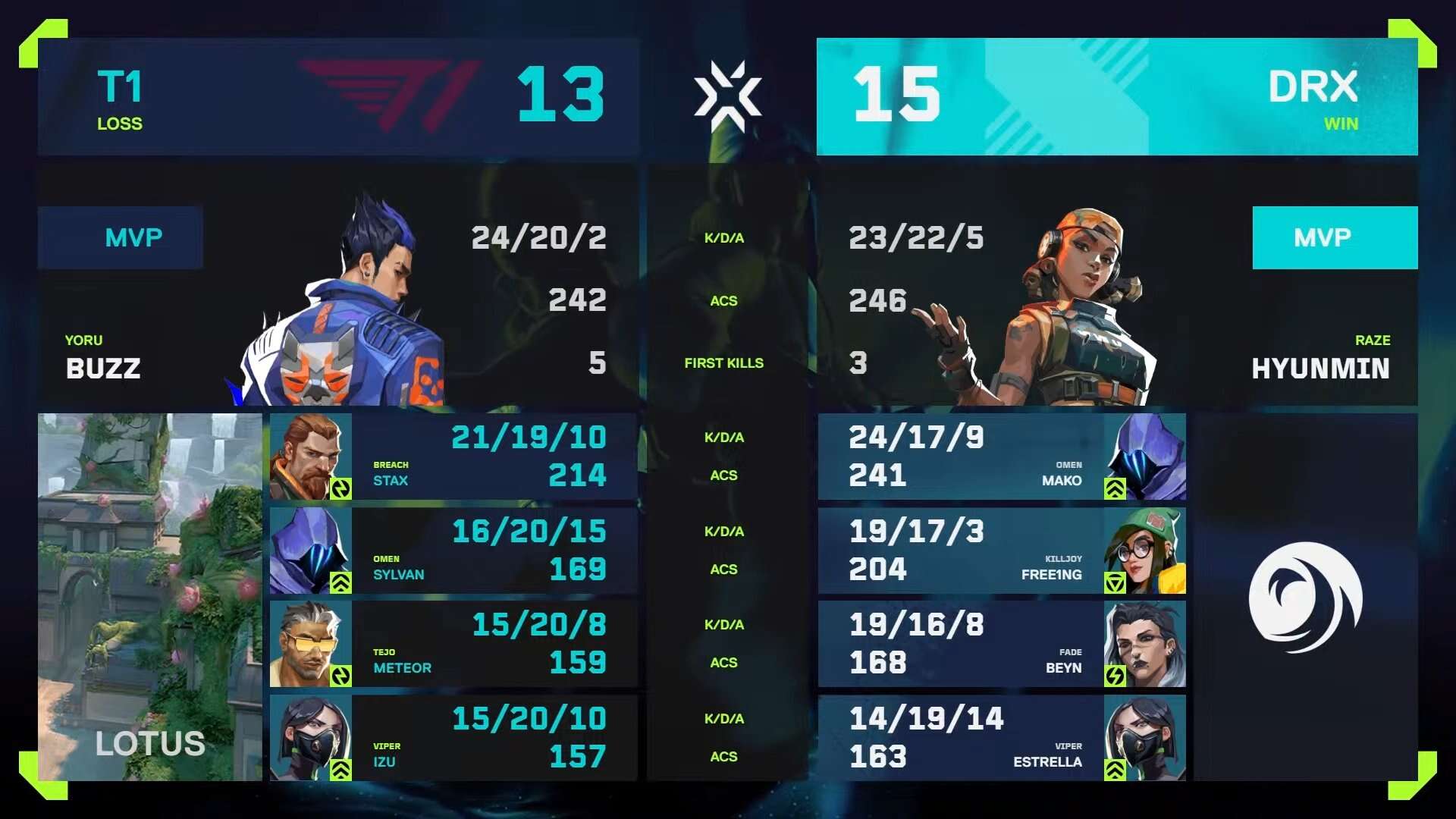
Task: Click SYLVAN's Omen agent icon
Action: [310, 550]
